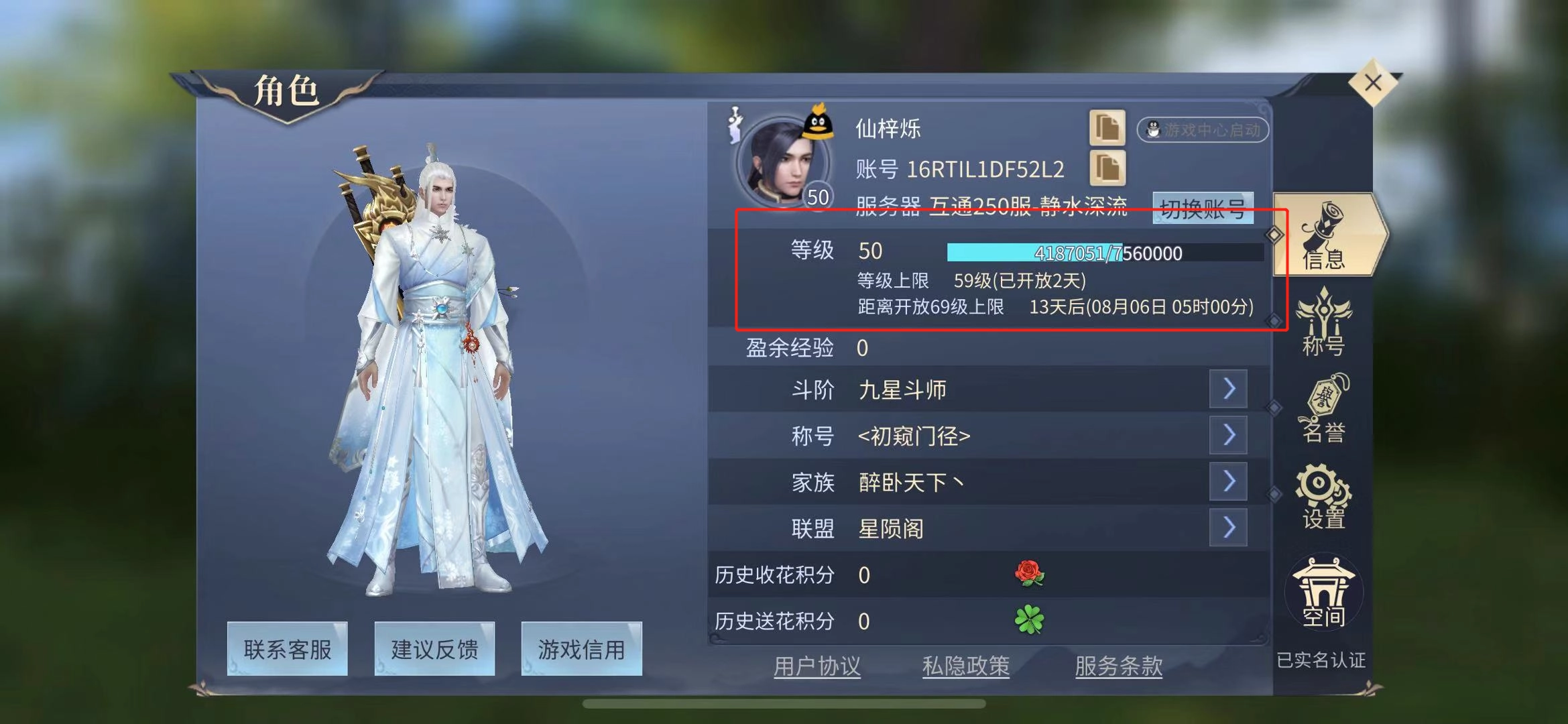Expand the 联盟 星陨阁 details arrow

pyautogui.click(x=1227, y=528)
